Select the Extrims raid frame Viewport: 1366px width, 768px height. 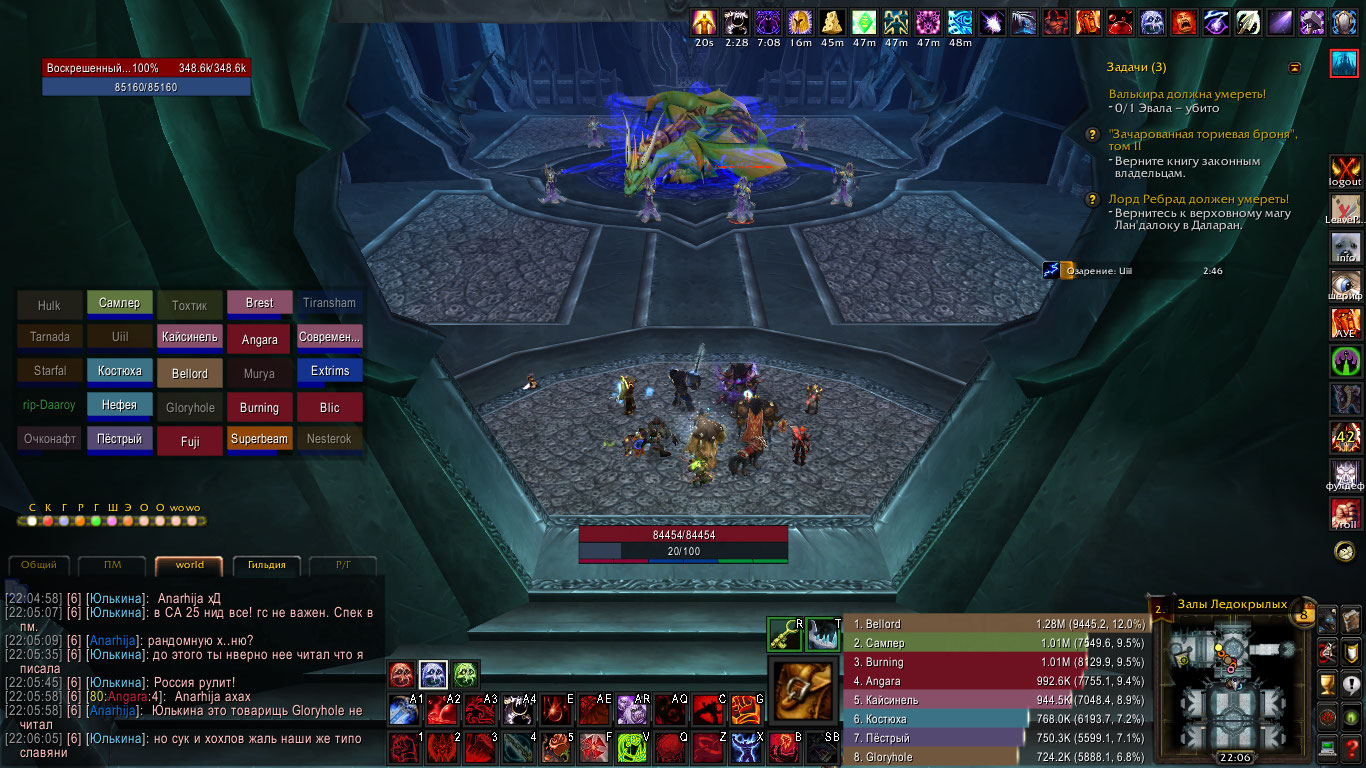pyautogui.click(x=330, y=371)
